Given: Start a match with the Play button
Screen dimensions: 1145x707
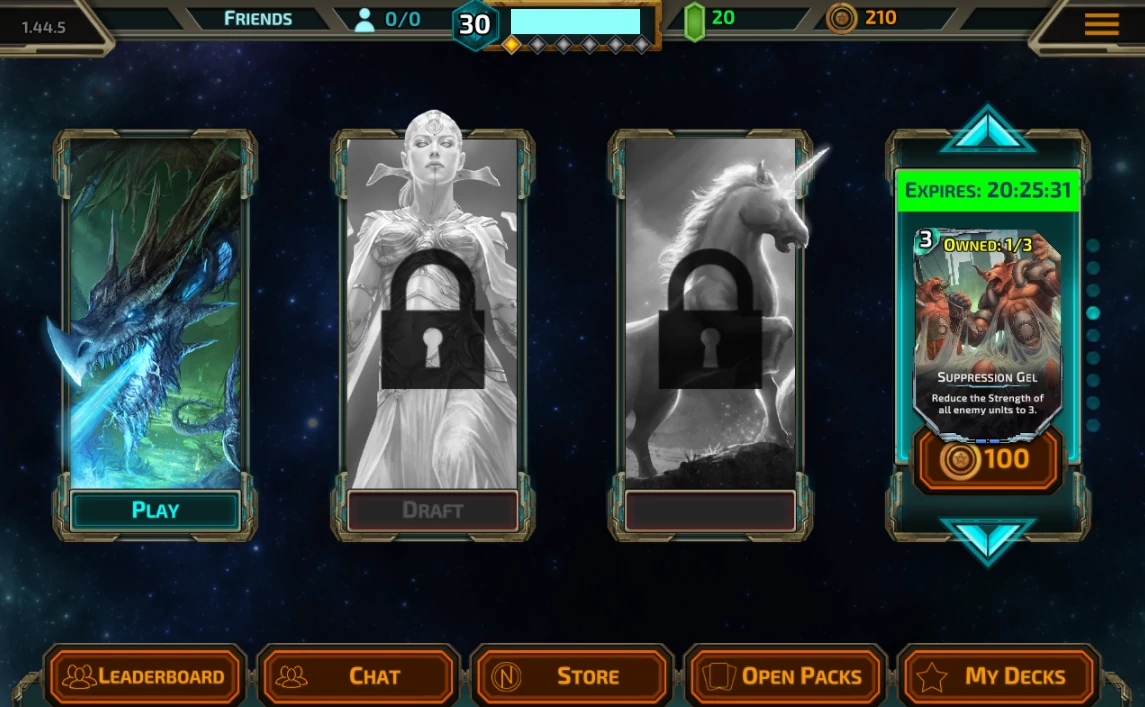Looking at the screenshot, I should click(x=155, y=510).
